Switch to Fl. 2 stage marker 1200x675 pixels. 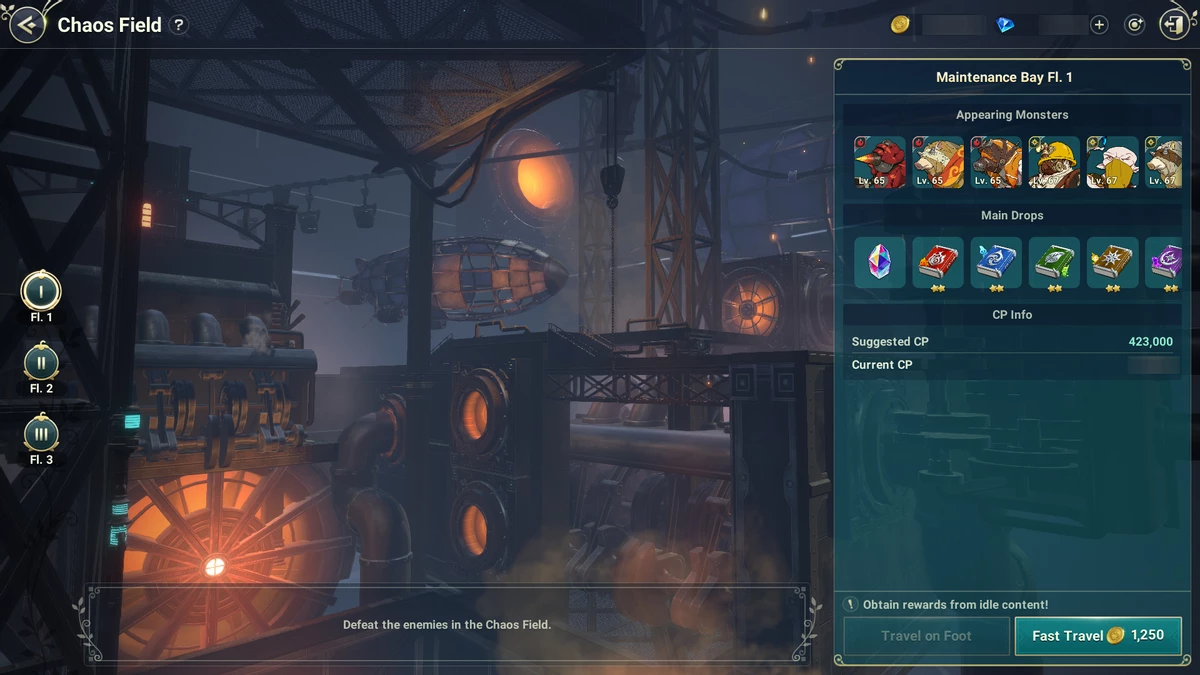41,363
